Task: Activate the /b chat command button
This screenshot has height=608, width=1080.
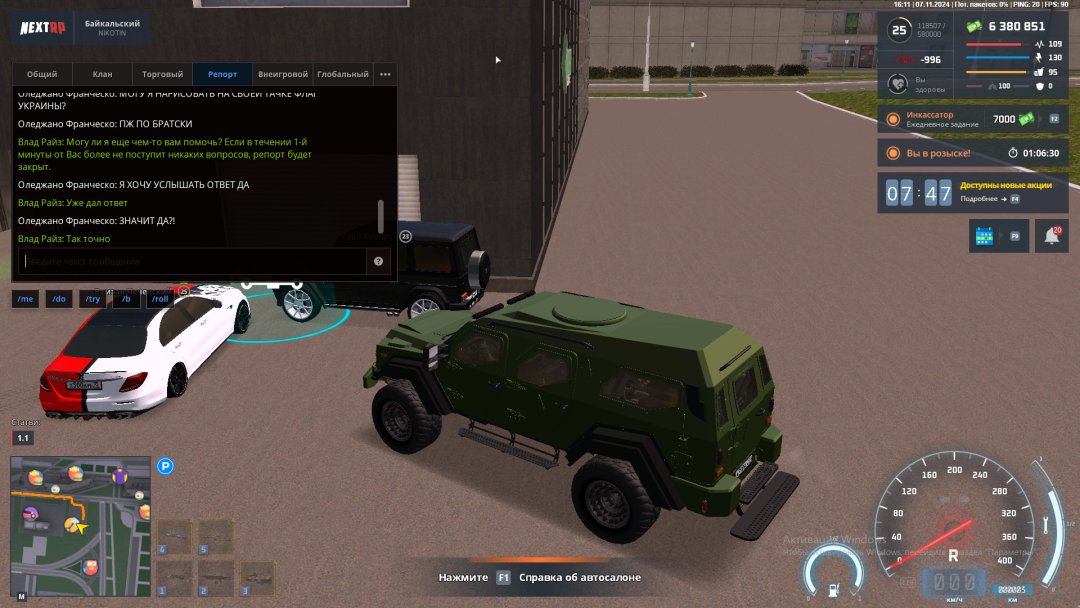Action: pos(126,299)
